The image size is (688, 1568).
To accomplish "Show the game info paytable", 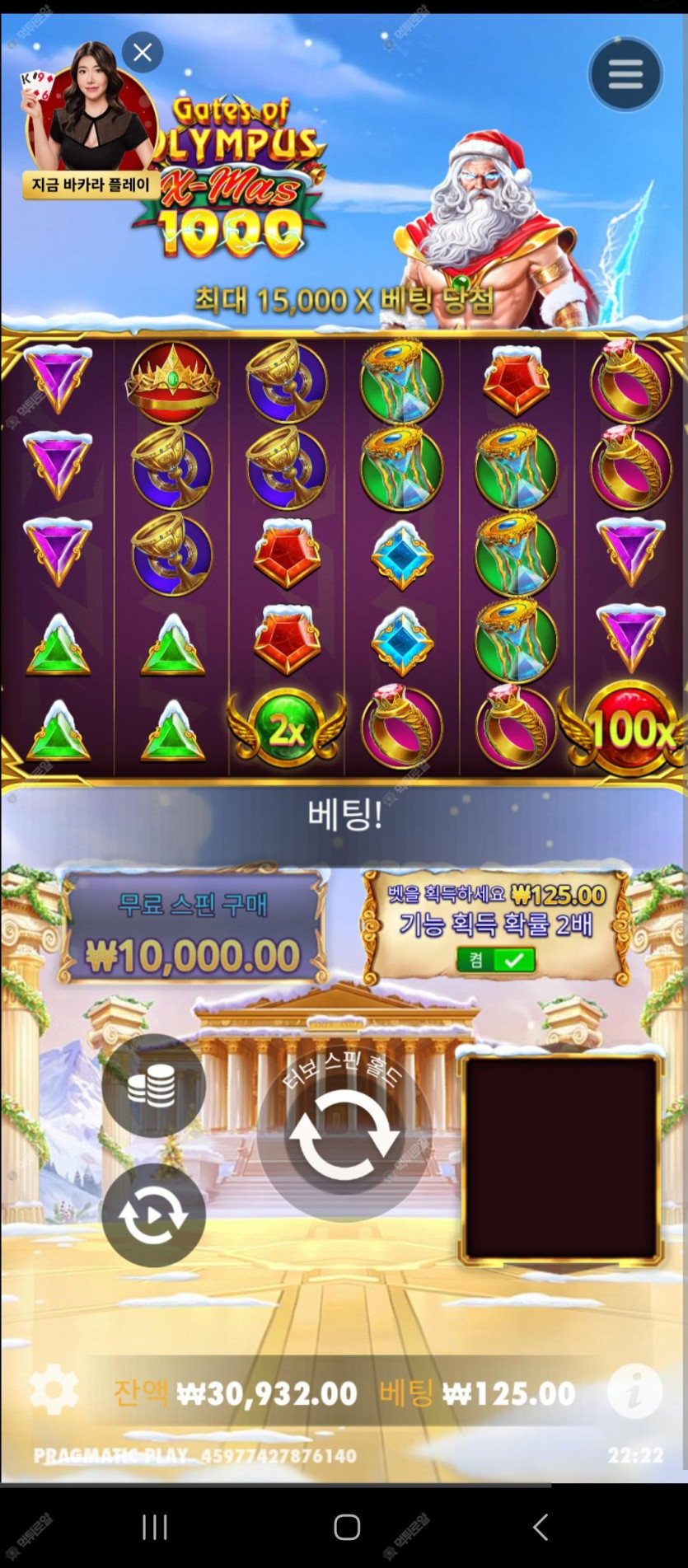I will (634, 1392).
